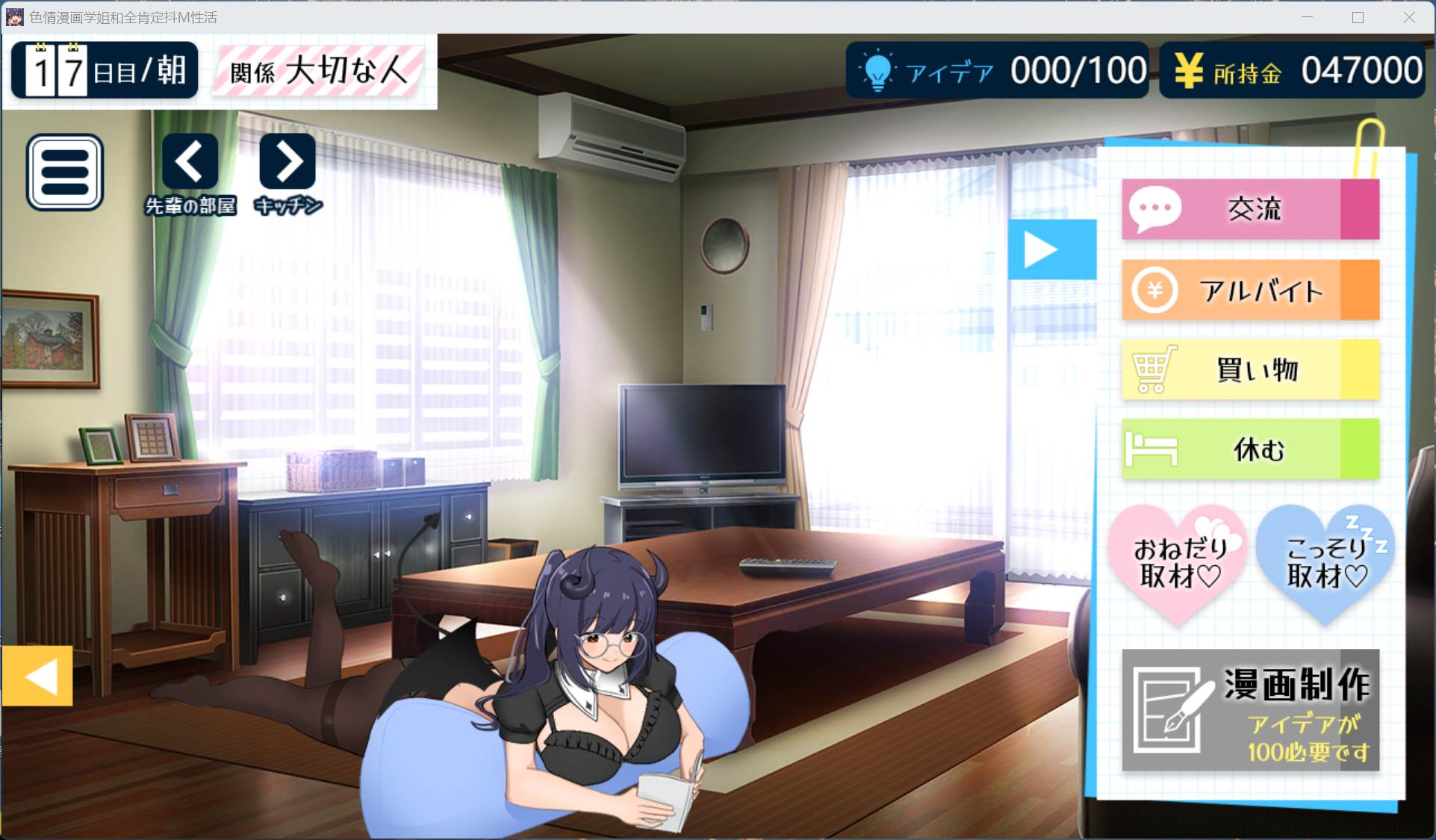Open the hamburger menu button

[65, 172]
